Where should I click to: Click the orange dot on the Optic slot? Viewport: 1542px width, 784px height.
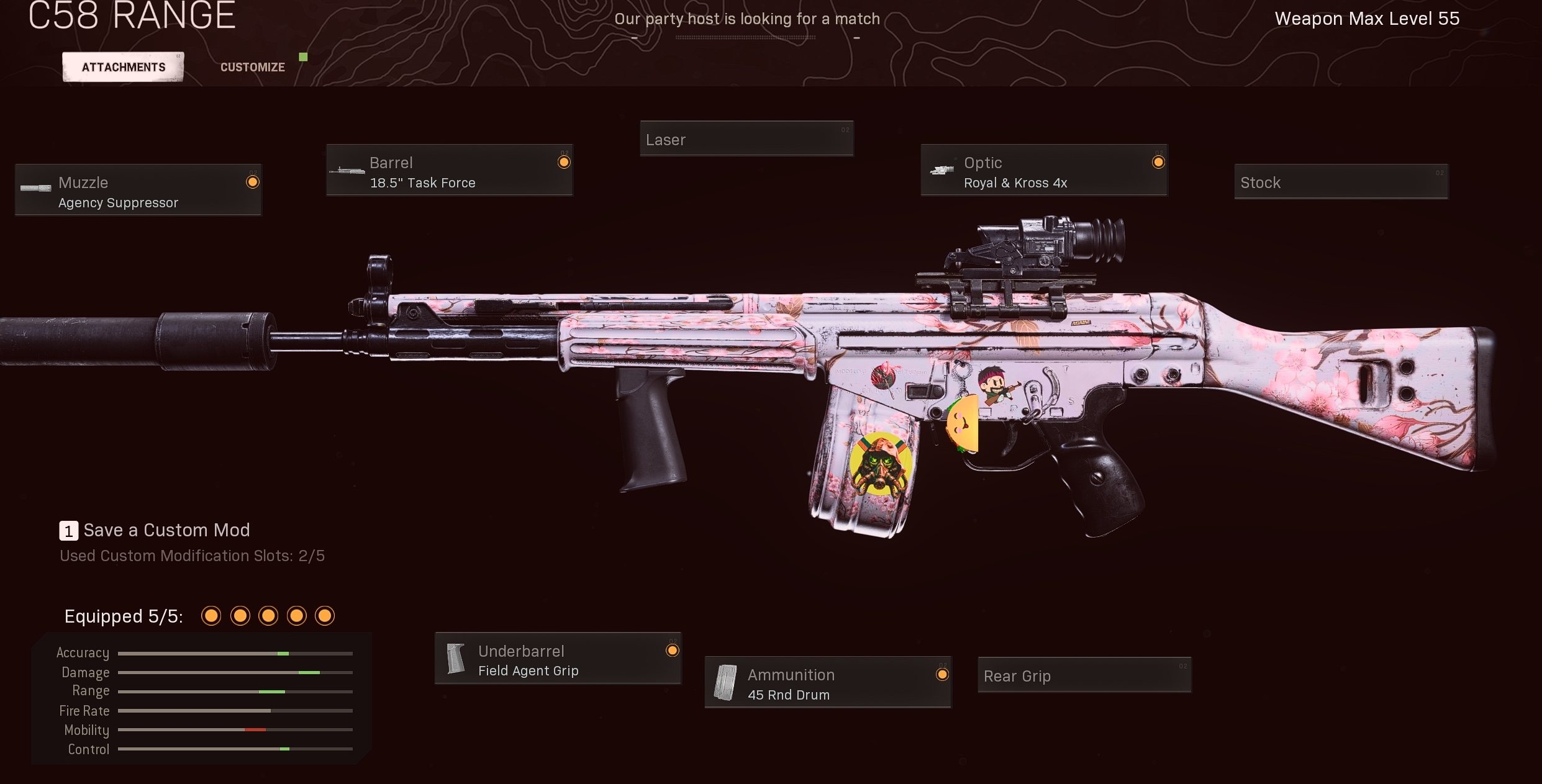click(x=1159, y=161)
